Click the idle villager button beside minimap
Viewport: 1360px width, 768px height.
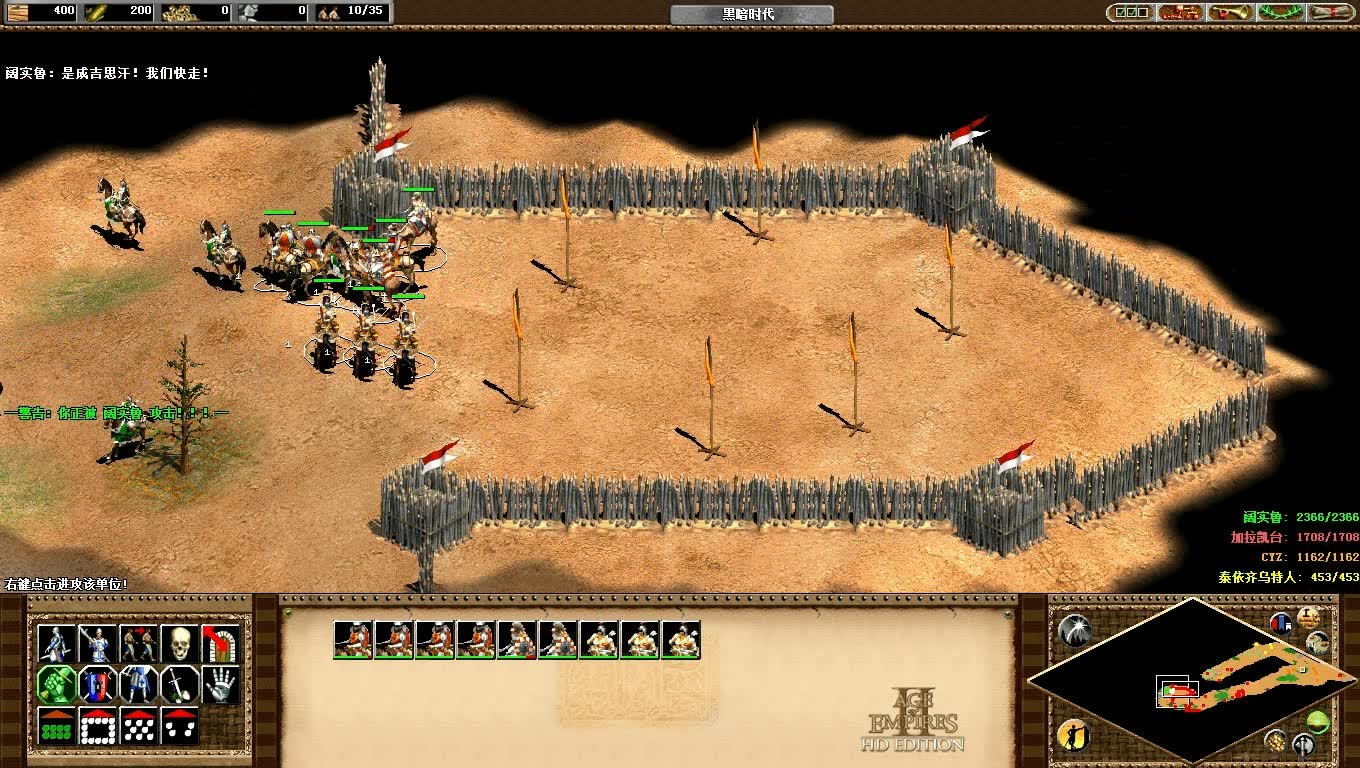pos(1072,736)
